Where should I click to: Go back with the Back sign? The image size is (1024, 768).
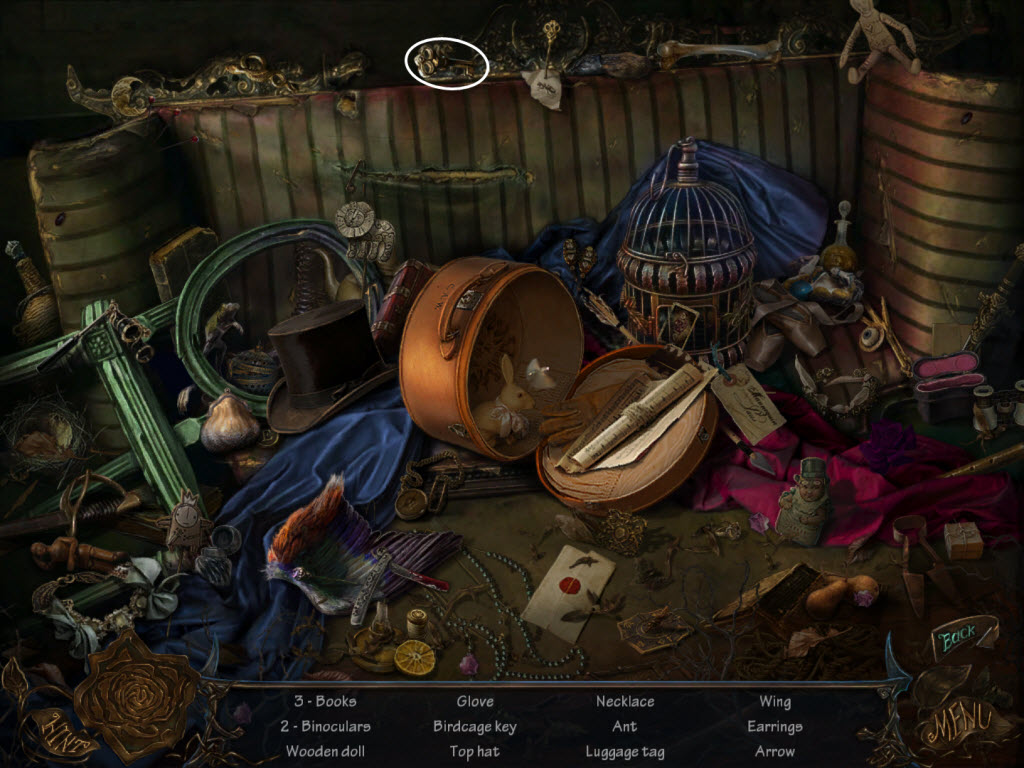click(957, 638)
